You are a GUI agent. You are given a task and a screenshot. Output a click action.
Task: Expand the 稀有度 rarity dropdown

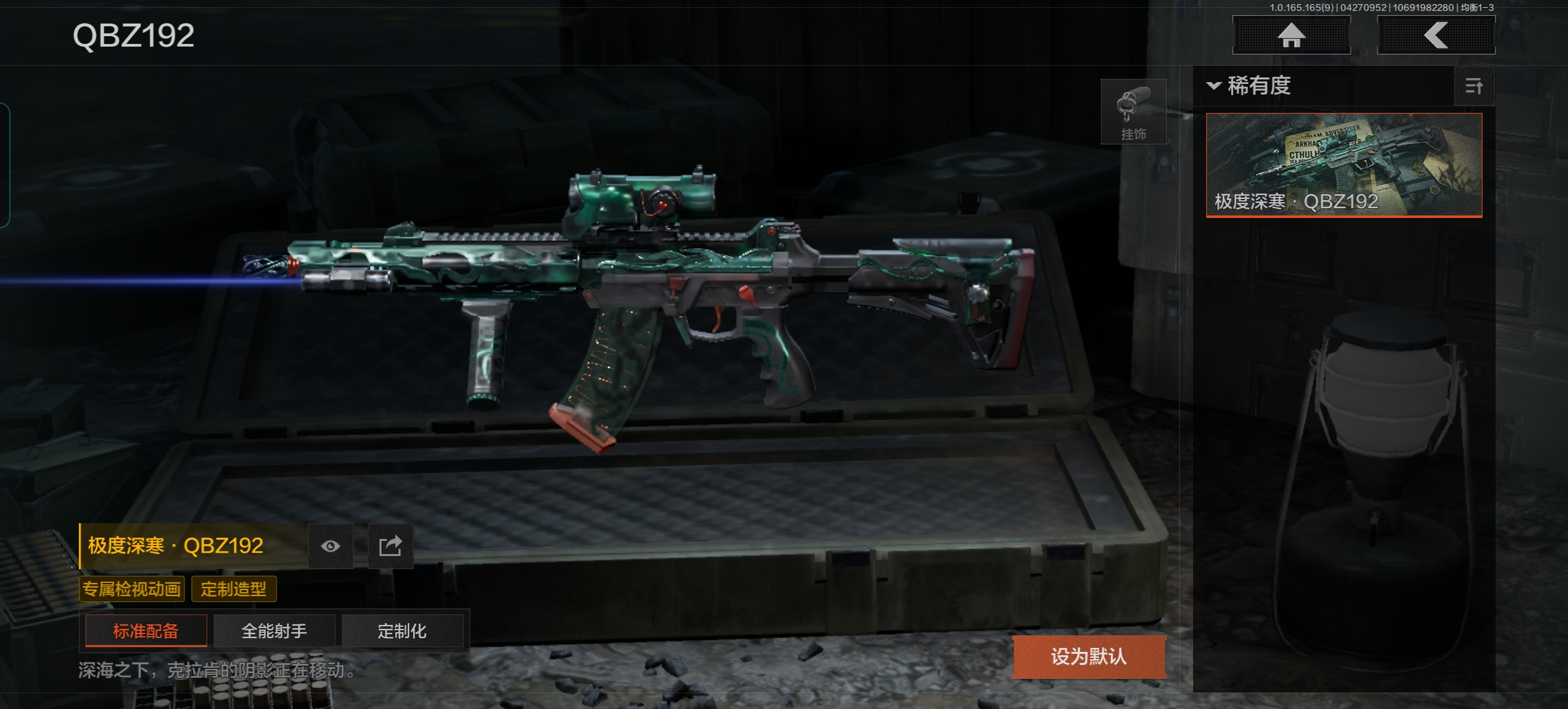1249,86
